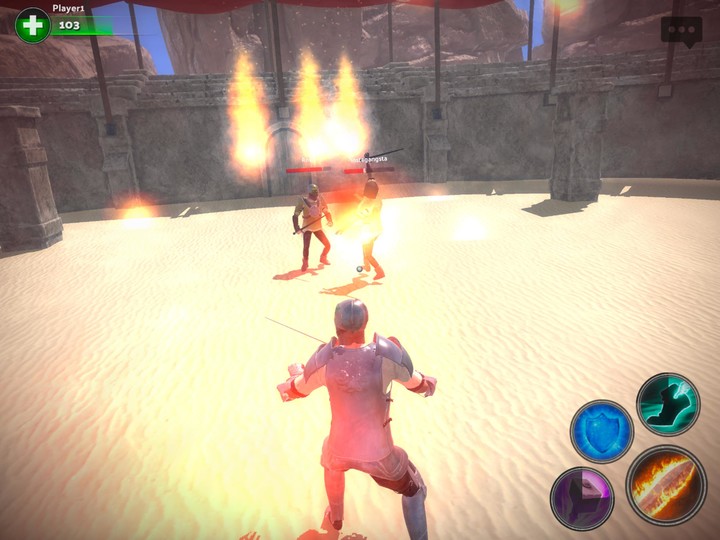Tap the green health cross icon
The width and height of the screenshot is (720, 540).
pyautogui.click(x=33, y=25)
